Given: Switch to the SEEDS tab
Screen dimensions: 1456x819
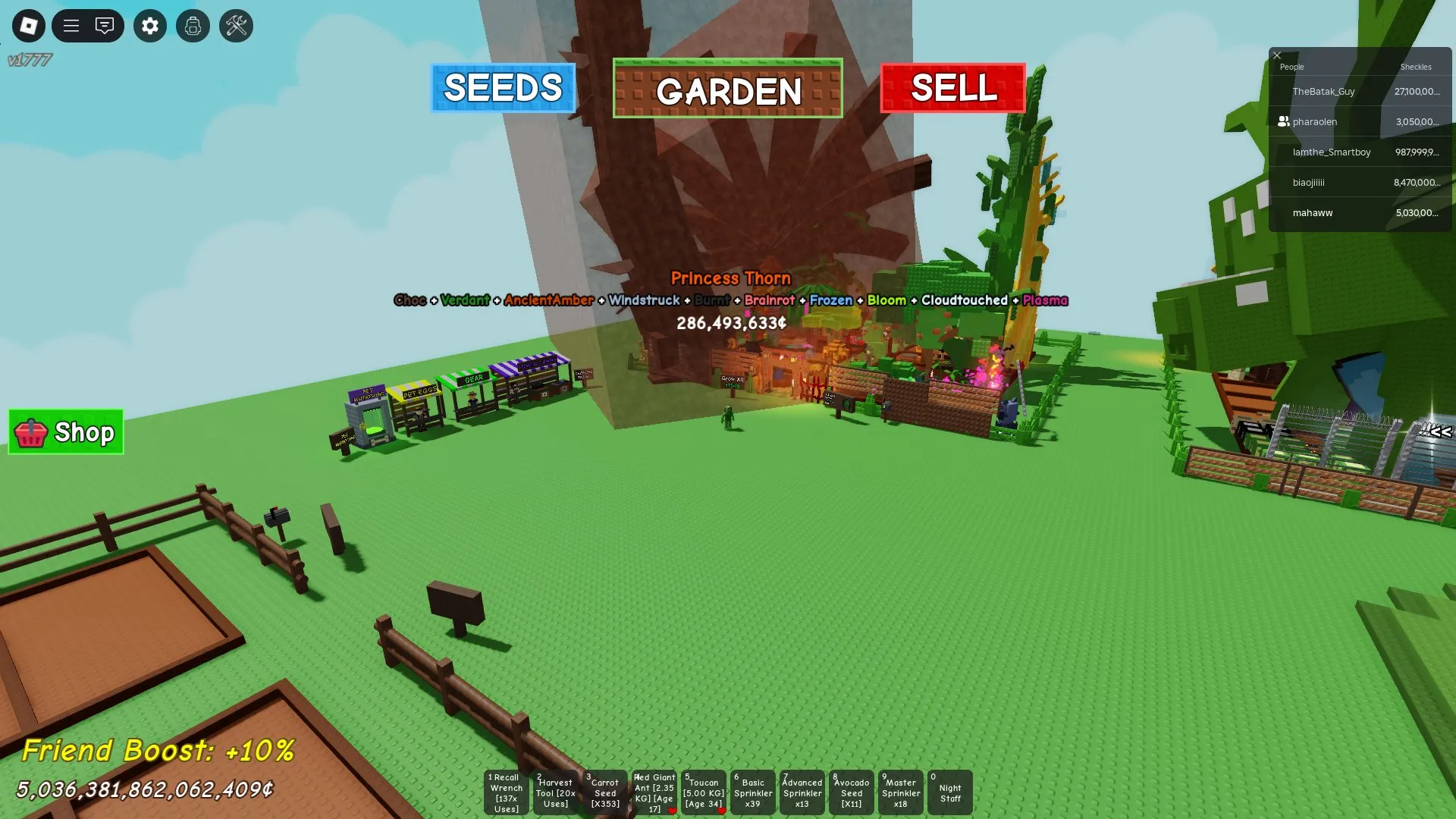Looking at the screenshot, I should [x=503, y=89].
